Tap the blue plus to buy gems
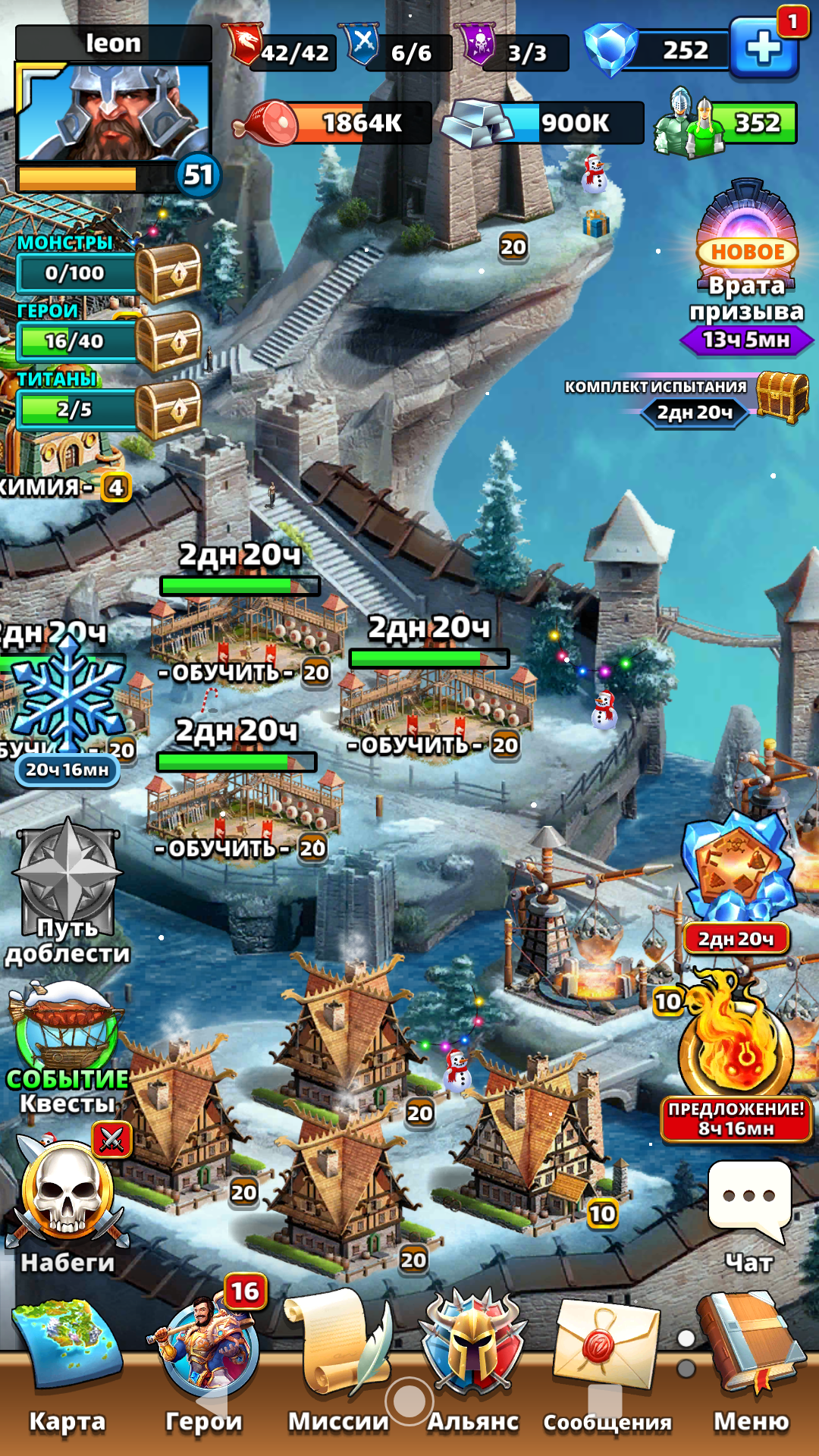The width and height of the screenshot is (819, 1456). tap(763, 50)
